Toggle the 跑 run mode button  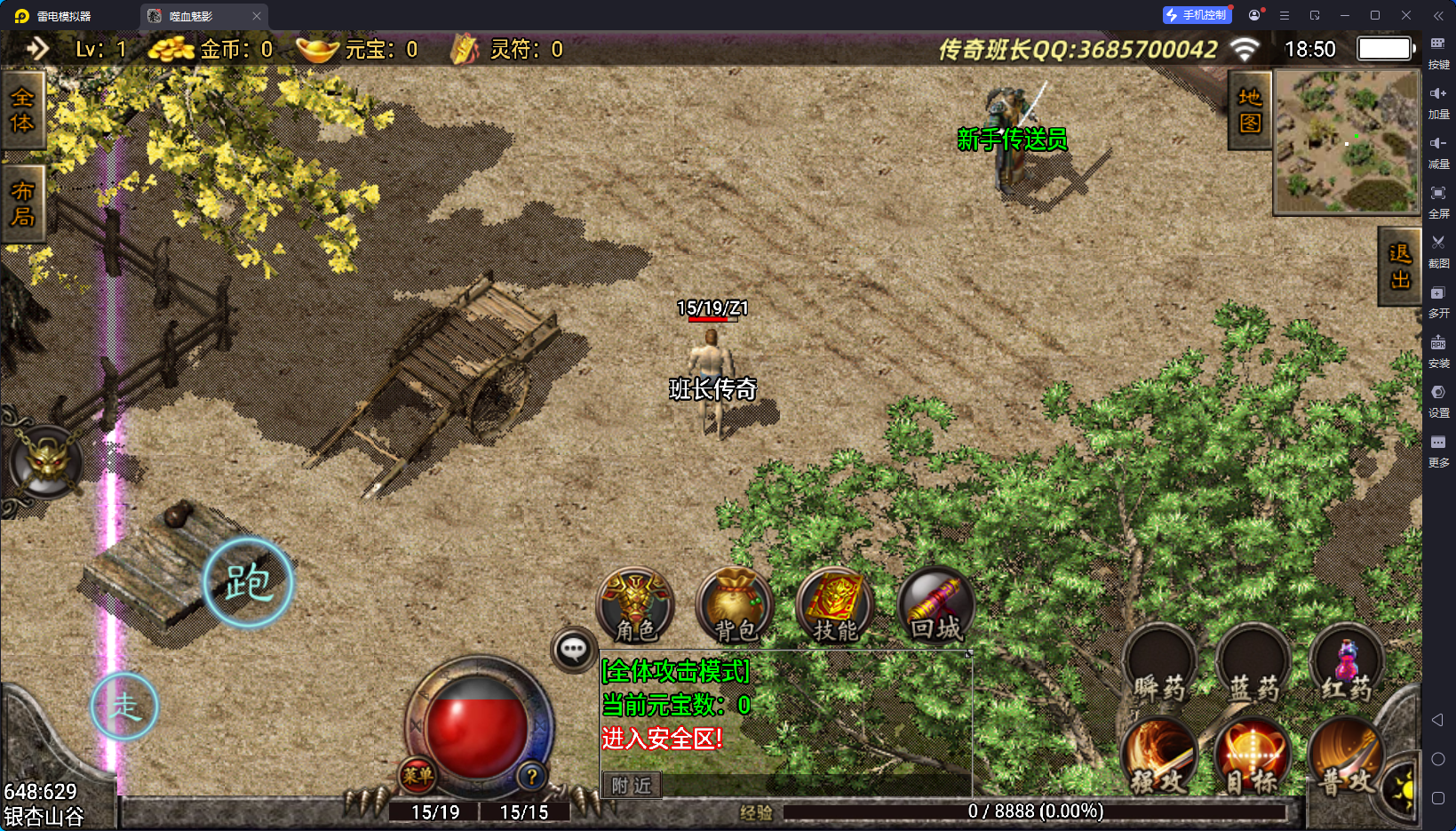[x=248, y=583]
